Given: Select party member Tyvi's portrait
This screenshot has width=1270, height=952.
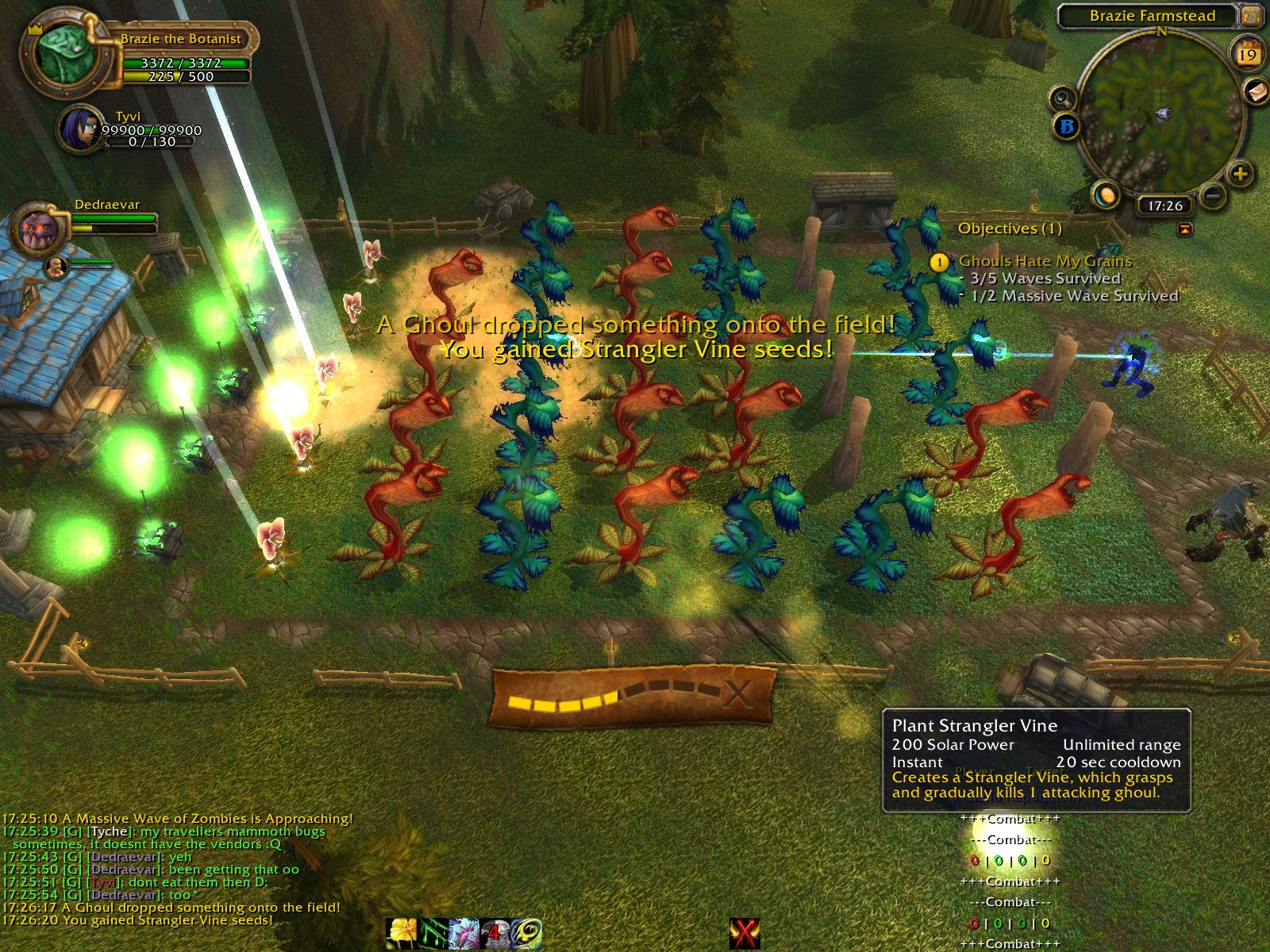Looking at the screenshot, I should coord(80,129).
